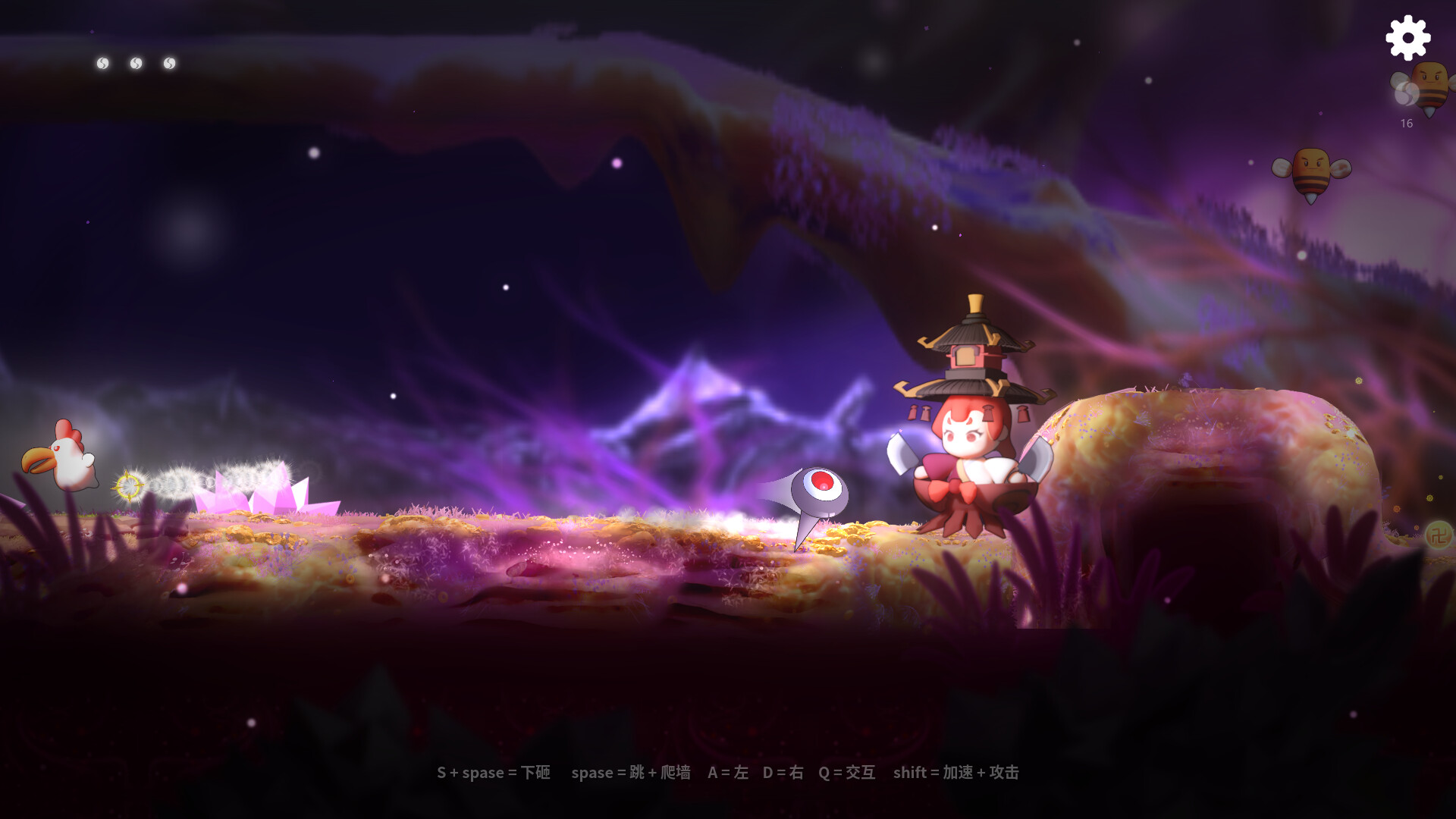Click the 'Q = 交互' interact hint
The height and width of the screenshot is (819, 1456).
pyautogui.click(x=846, y=773)
